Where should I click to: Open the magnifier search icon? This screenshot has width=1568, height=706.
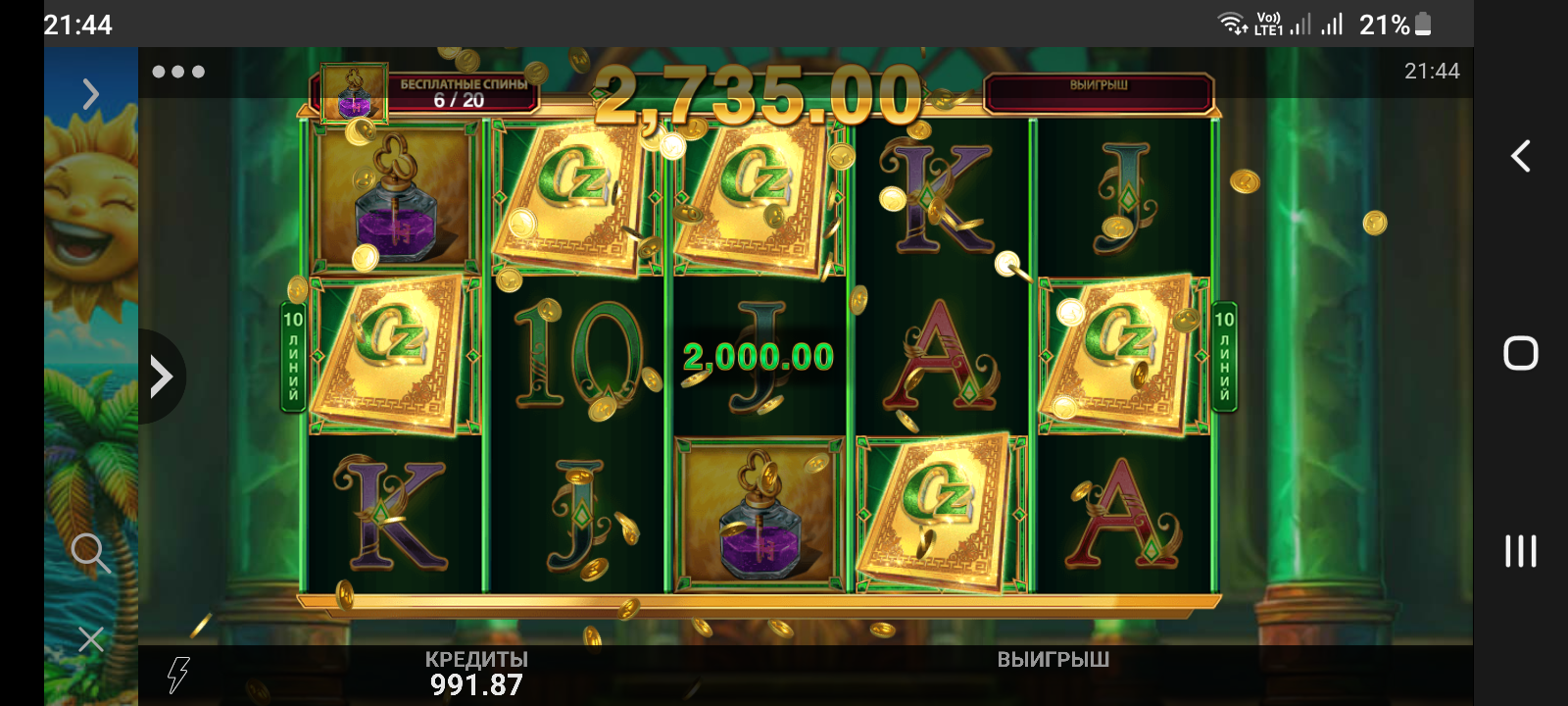90,553
